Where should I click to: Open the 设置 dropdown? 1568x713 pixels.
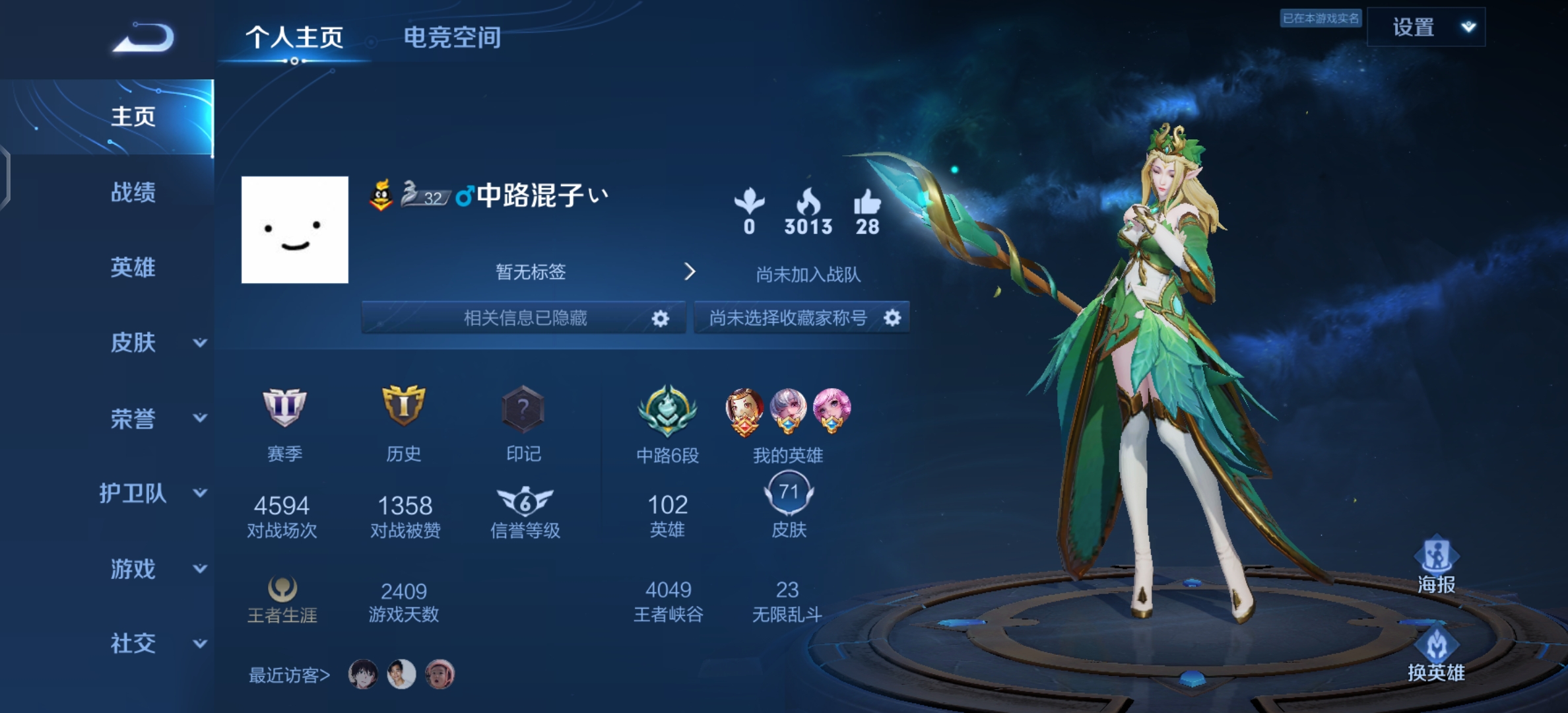click(1425, 27)
